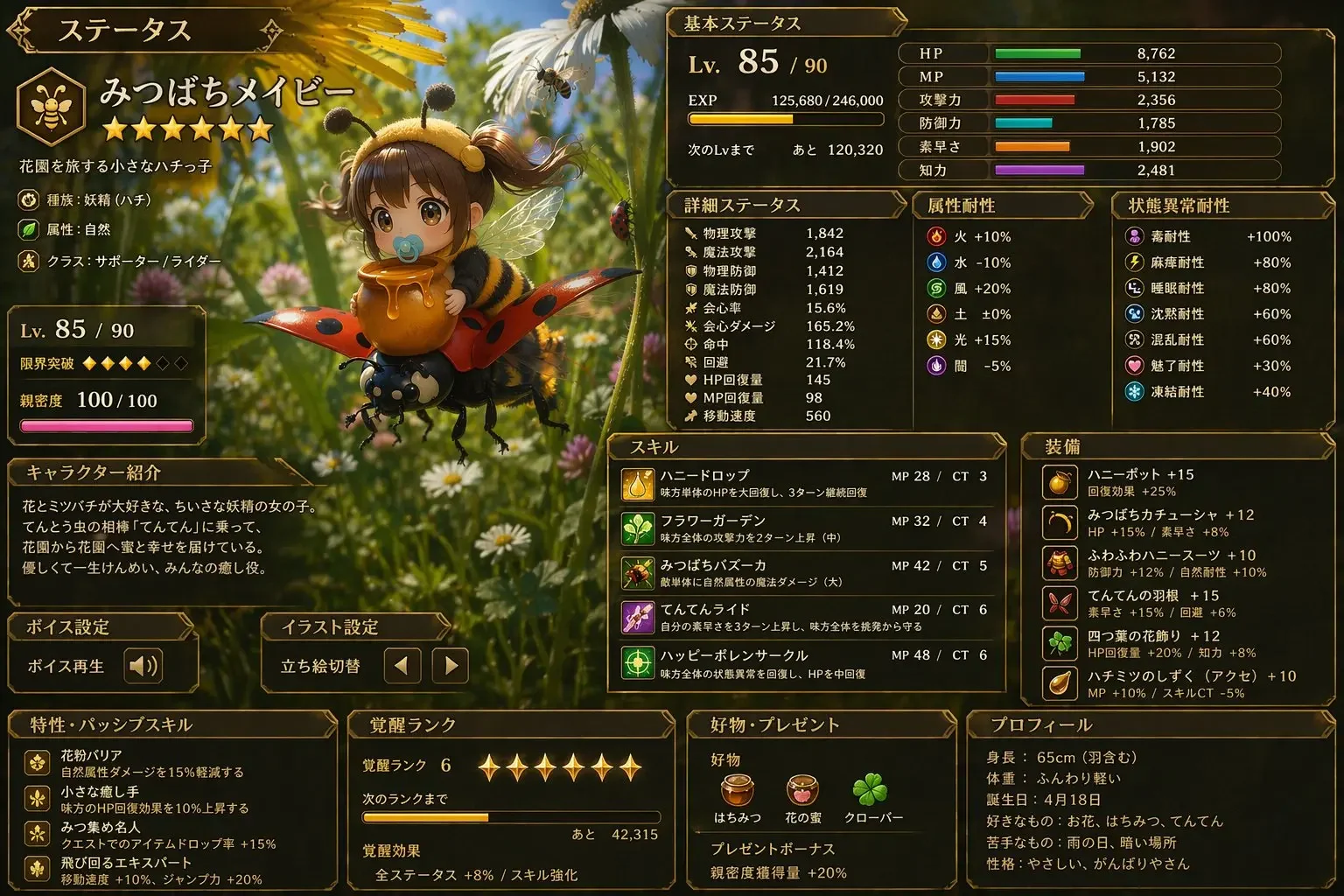Switch to the previous character illustration
Screen dimensions: 1344x896
click(402, 666)
